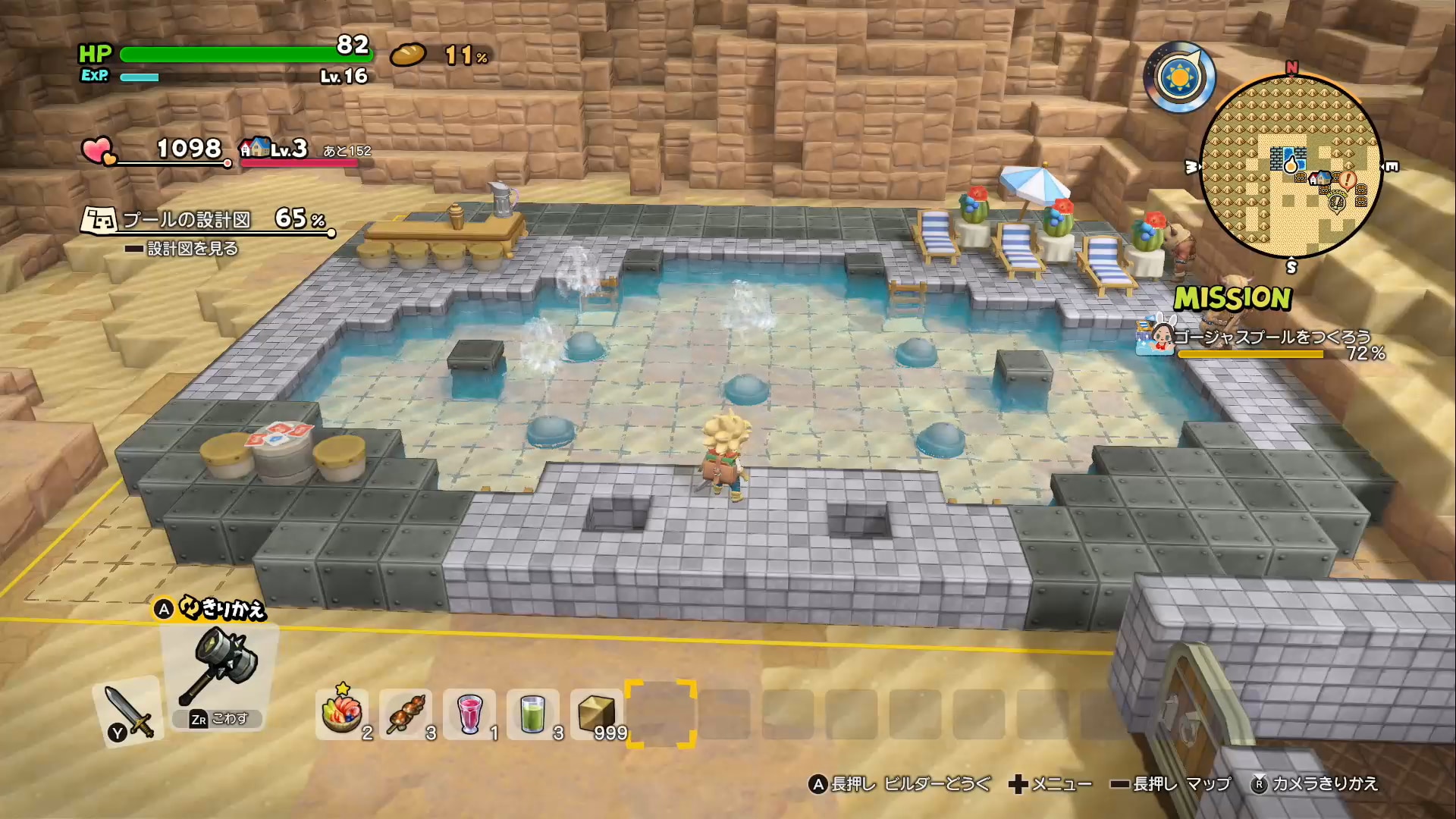Image resolution: width=1456 pixels, height=819 pixels.
Task: Click the bread hunger icon
Action: pos(409,55)
